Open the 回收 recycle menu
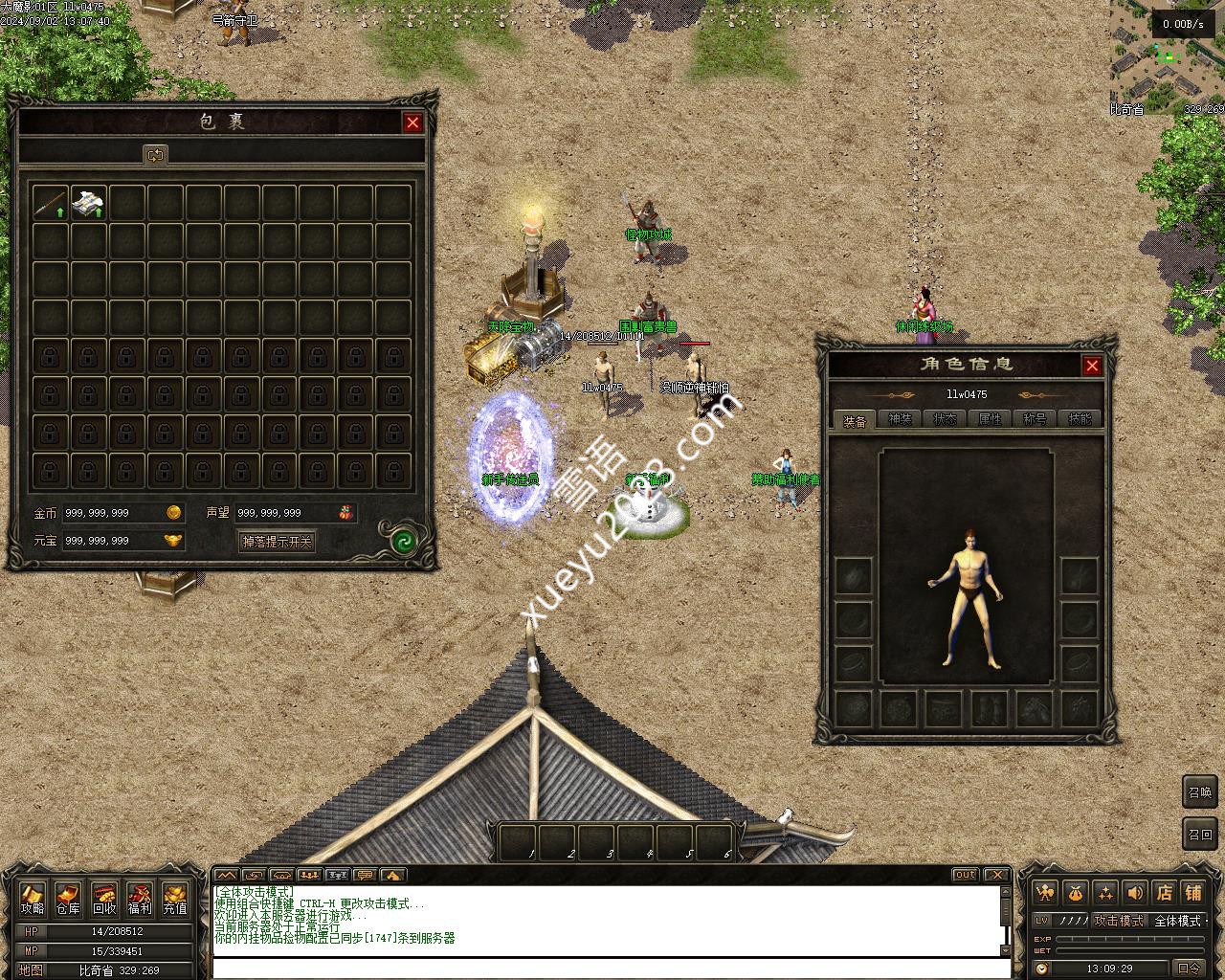Screen dimensions: 1225x980 tap(104, 900)
